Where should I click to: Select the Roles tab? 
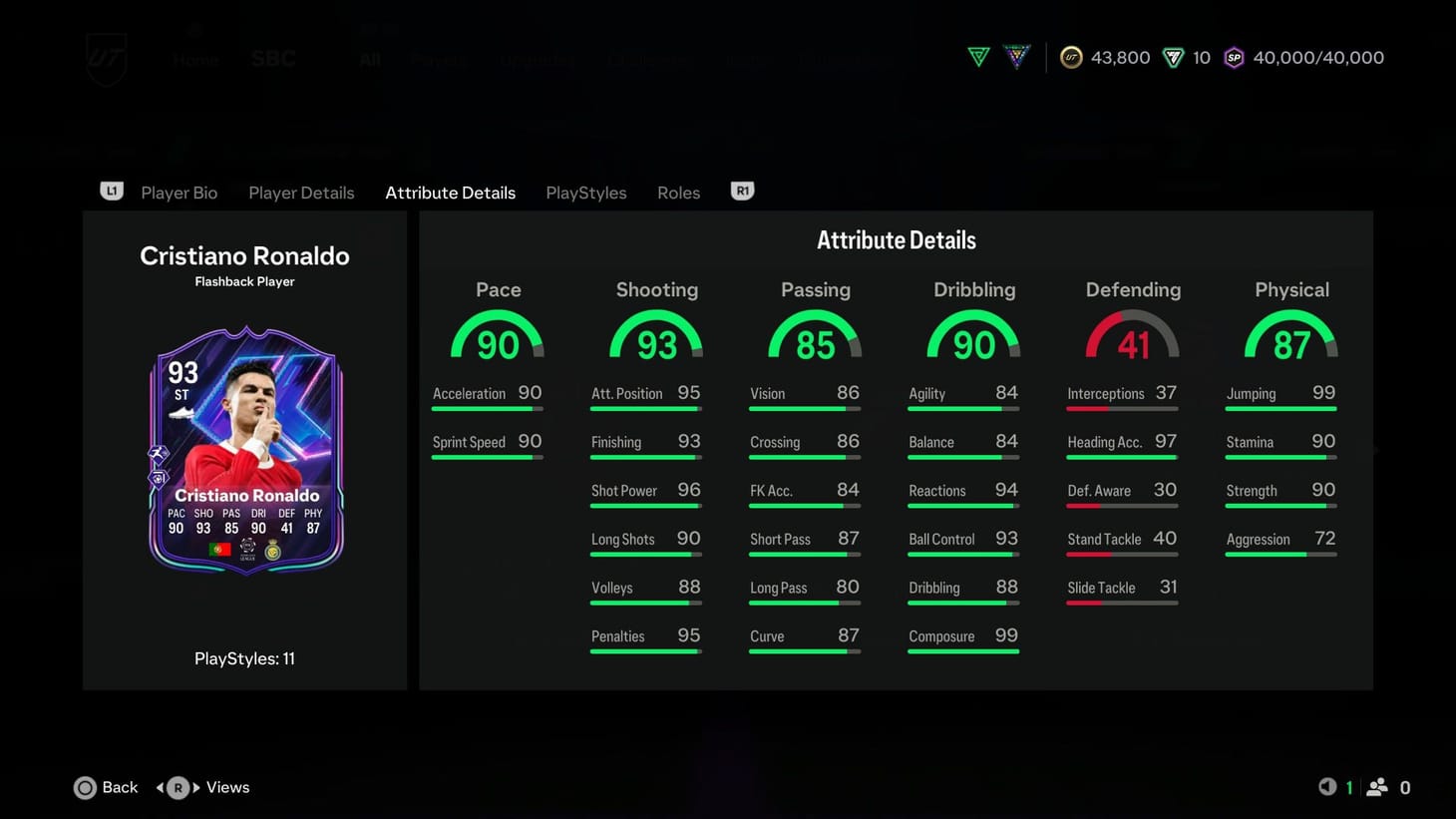coord(678,192)
